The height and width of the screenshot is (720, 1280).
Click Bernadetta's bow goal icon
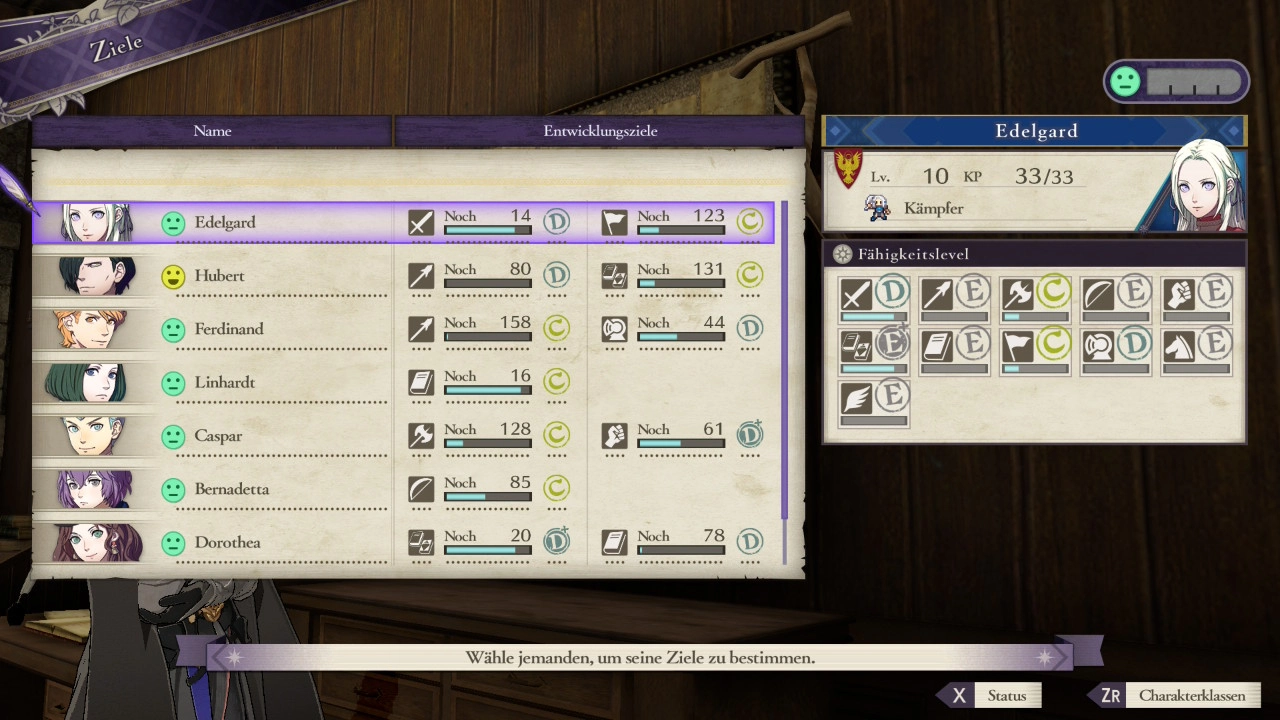click(x=421, y=489)
